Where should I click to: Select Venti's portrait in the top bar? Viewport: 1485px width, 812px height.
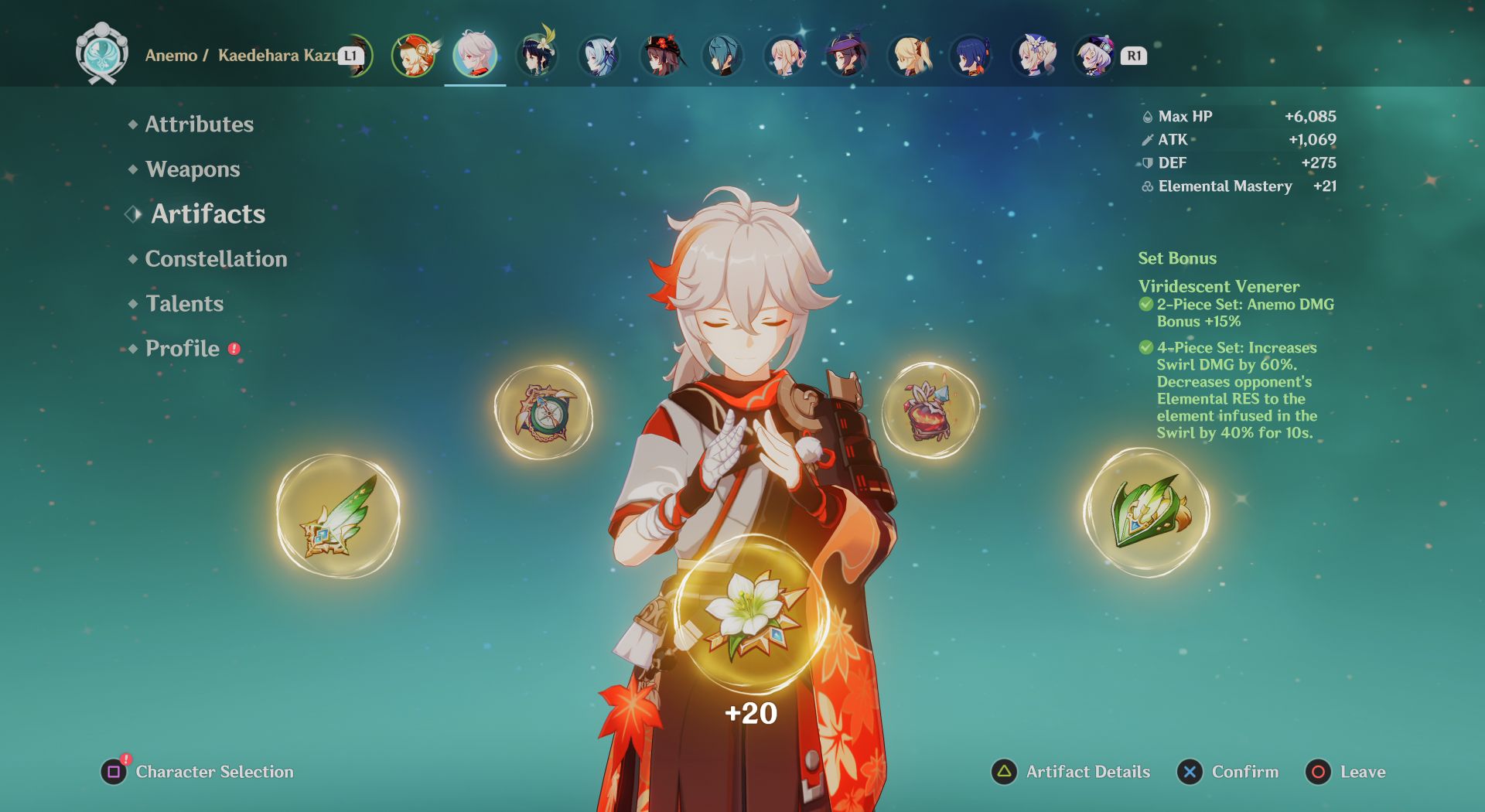coord(536,56)
